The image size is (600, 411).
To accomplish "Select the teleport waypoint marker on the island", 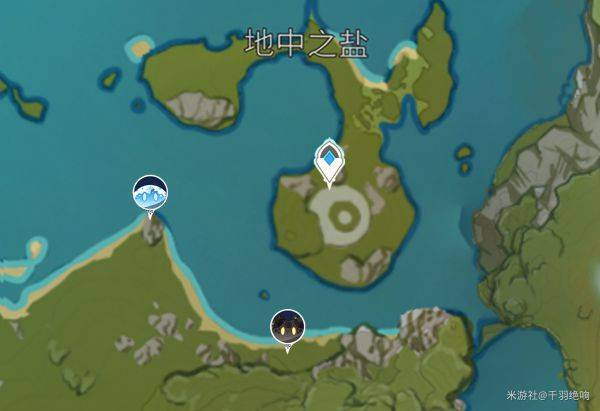I will click(329, 161).
